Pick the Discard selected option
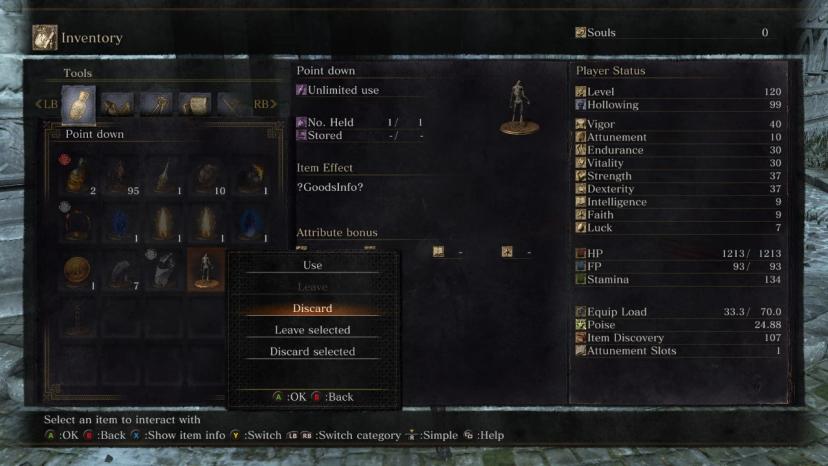The image size is (828, 466). [313, 352]
